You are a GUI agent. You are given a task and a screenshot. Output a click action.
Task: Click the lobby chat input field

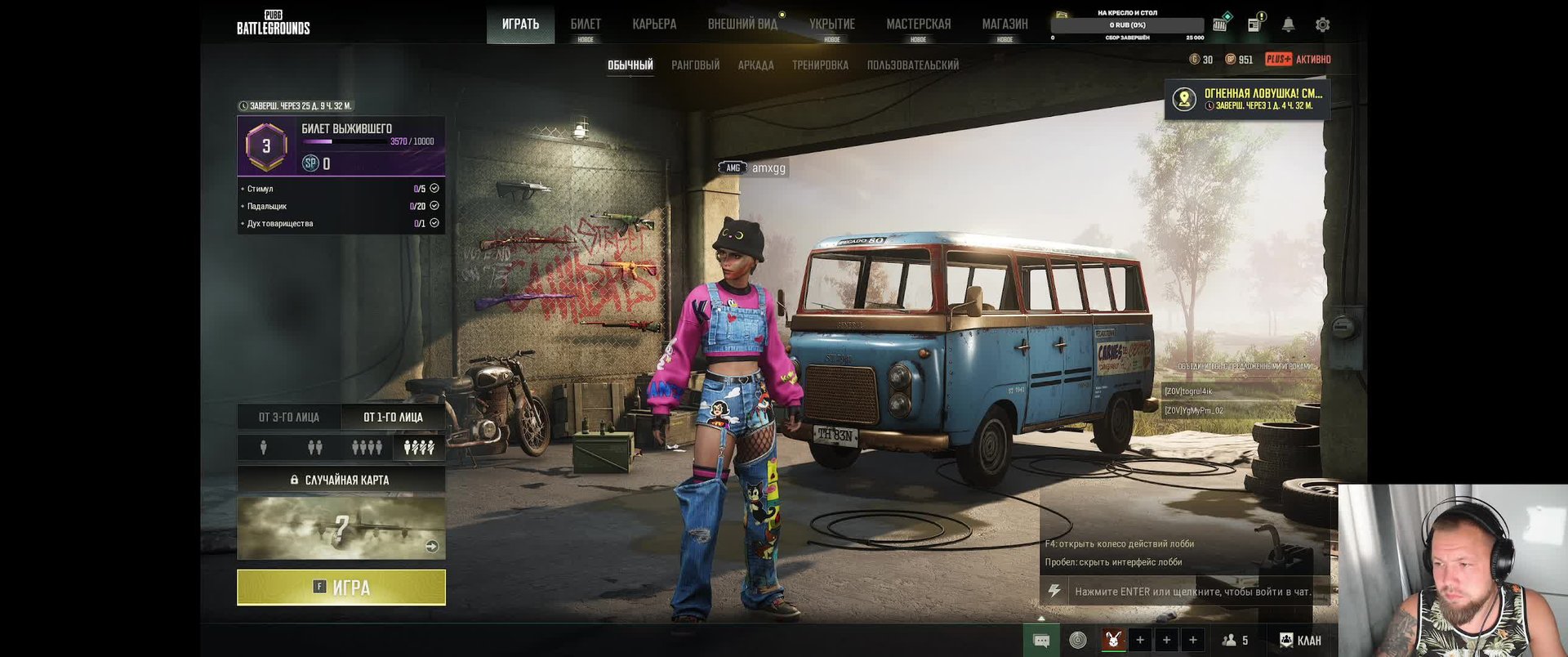[x=1192, y=592]
